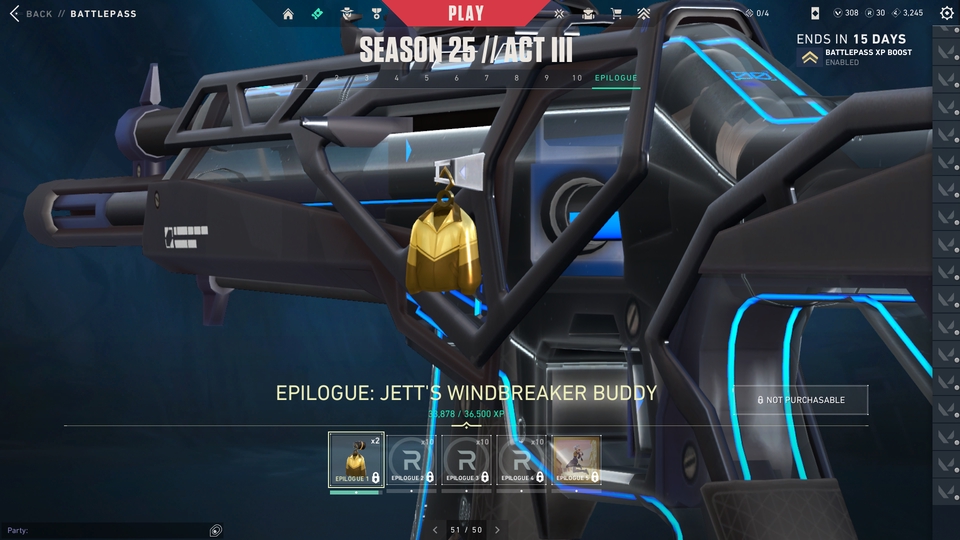Select the Epilogue 3 Radianite reward
This screenshot has width=960, height=540.
point(465,460)
